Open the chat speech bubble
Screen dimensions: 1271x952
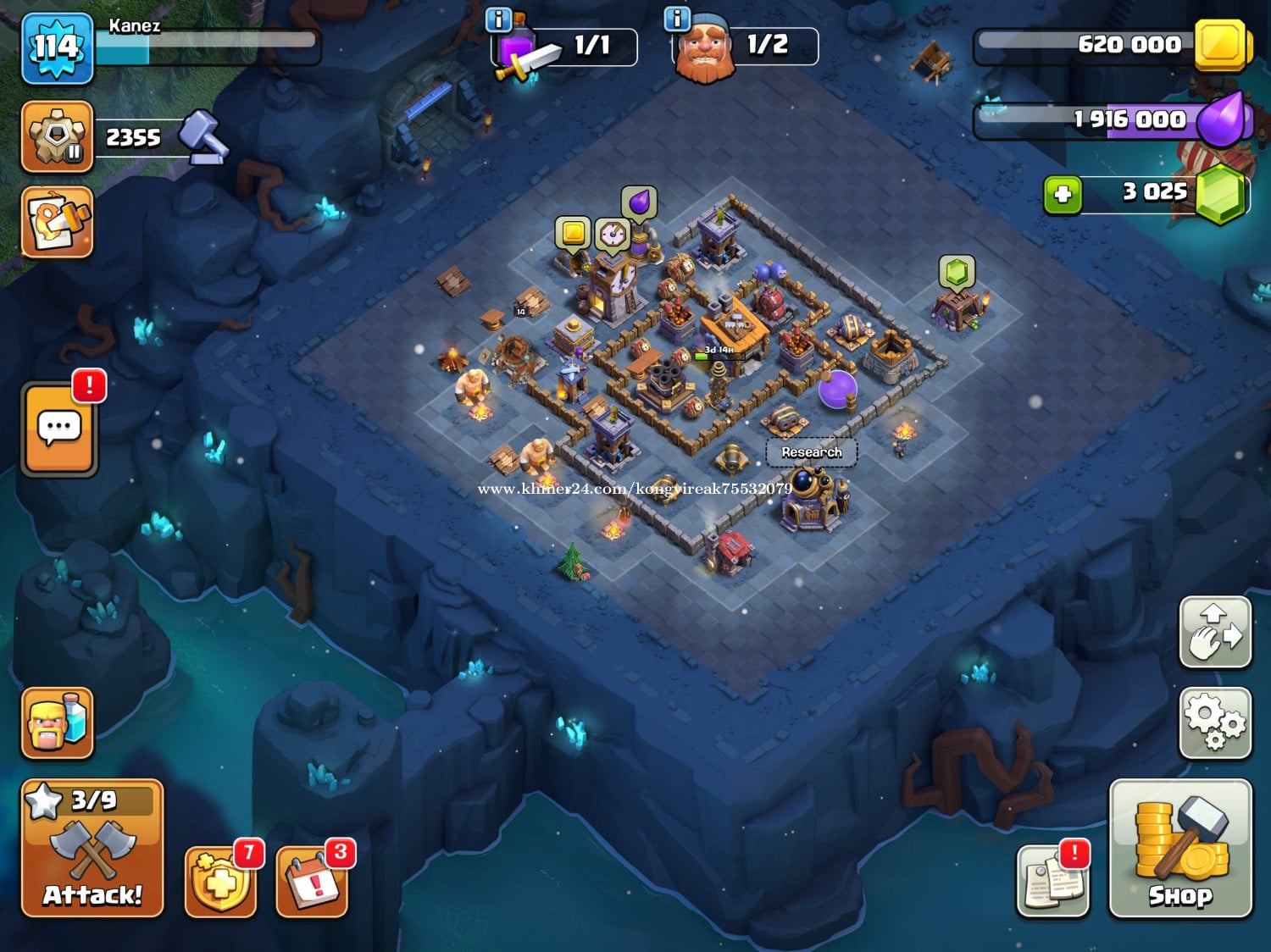[x=59, y=429]
